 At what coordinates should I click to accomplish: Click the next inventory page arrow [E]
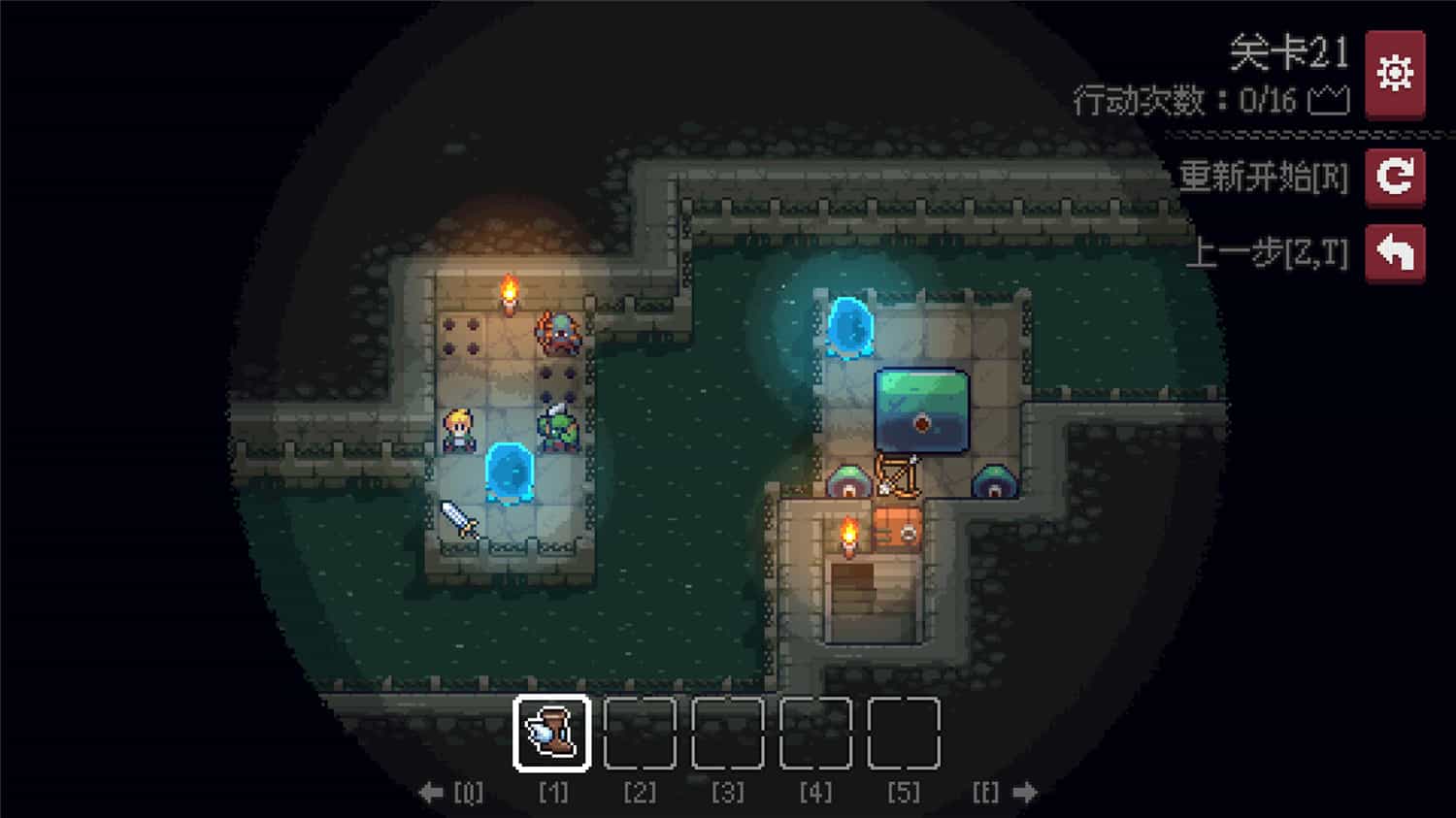1026,791
